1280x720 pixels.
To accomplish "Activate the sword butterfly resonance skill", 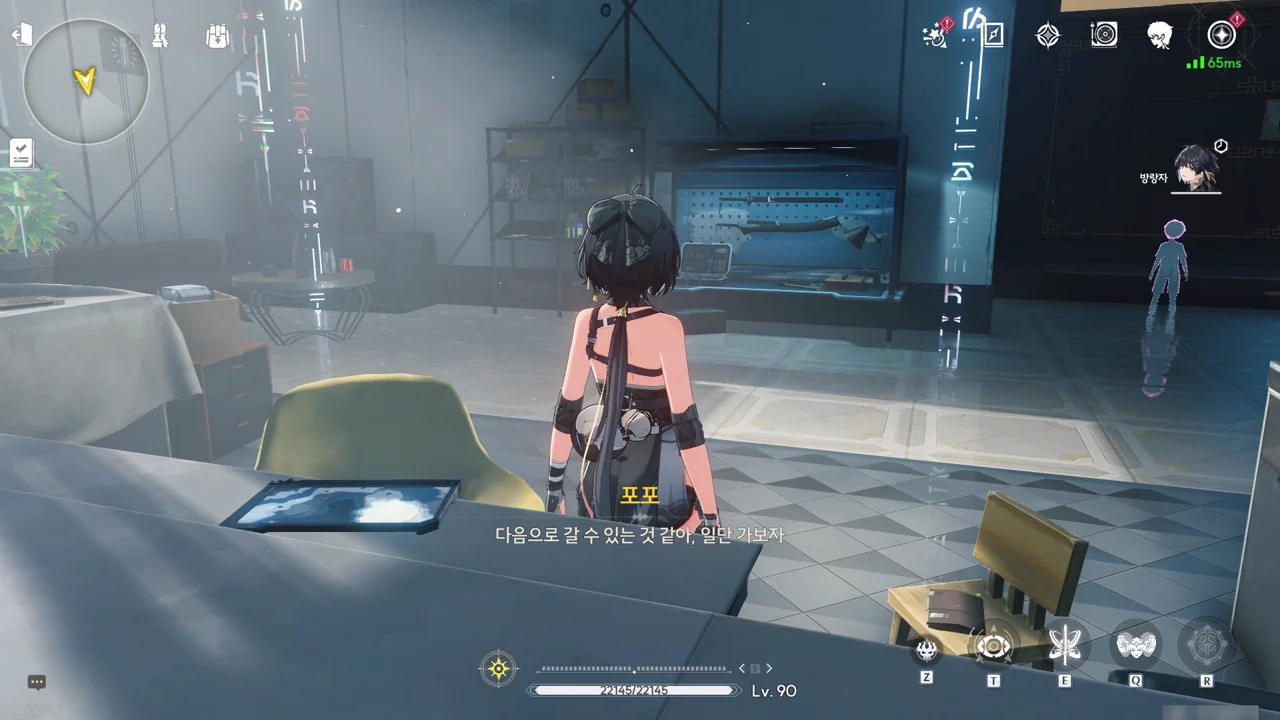I will (x=1065, y=646).
